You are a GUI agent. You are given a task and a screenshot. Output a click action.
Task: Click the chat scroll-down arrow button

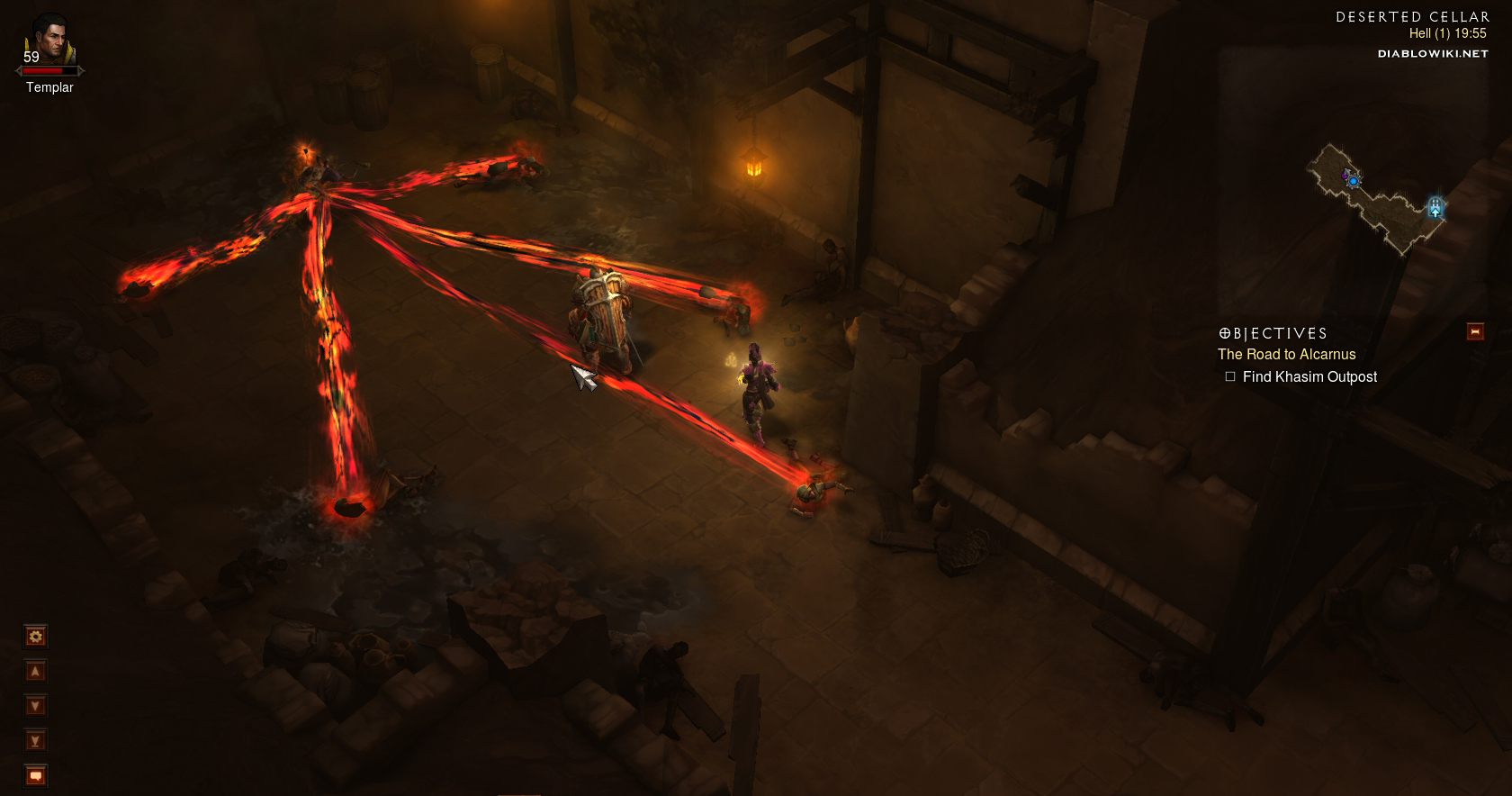coord(35,706)
